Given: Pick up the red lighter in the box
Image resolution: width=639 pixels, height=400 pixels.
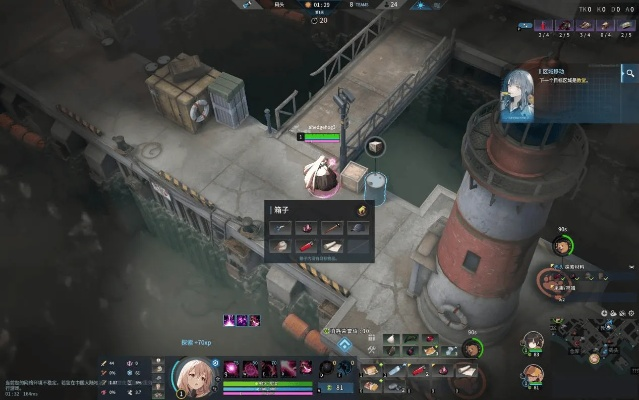Looking at the screenshot, I should 306,245.
